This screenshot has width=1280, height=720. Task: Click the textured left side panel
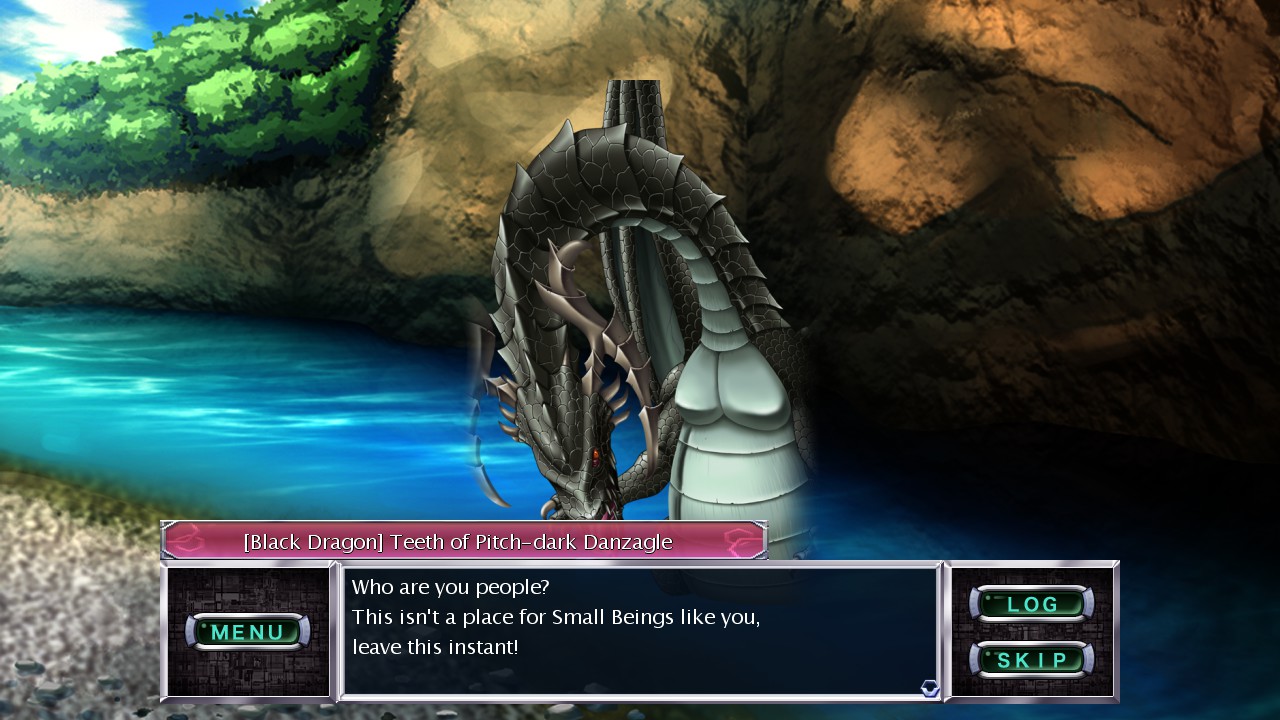(248, 675)
